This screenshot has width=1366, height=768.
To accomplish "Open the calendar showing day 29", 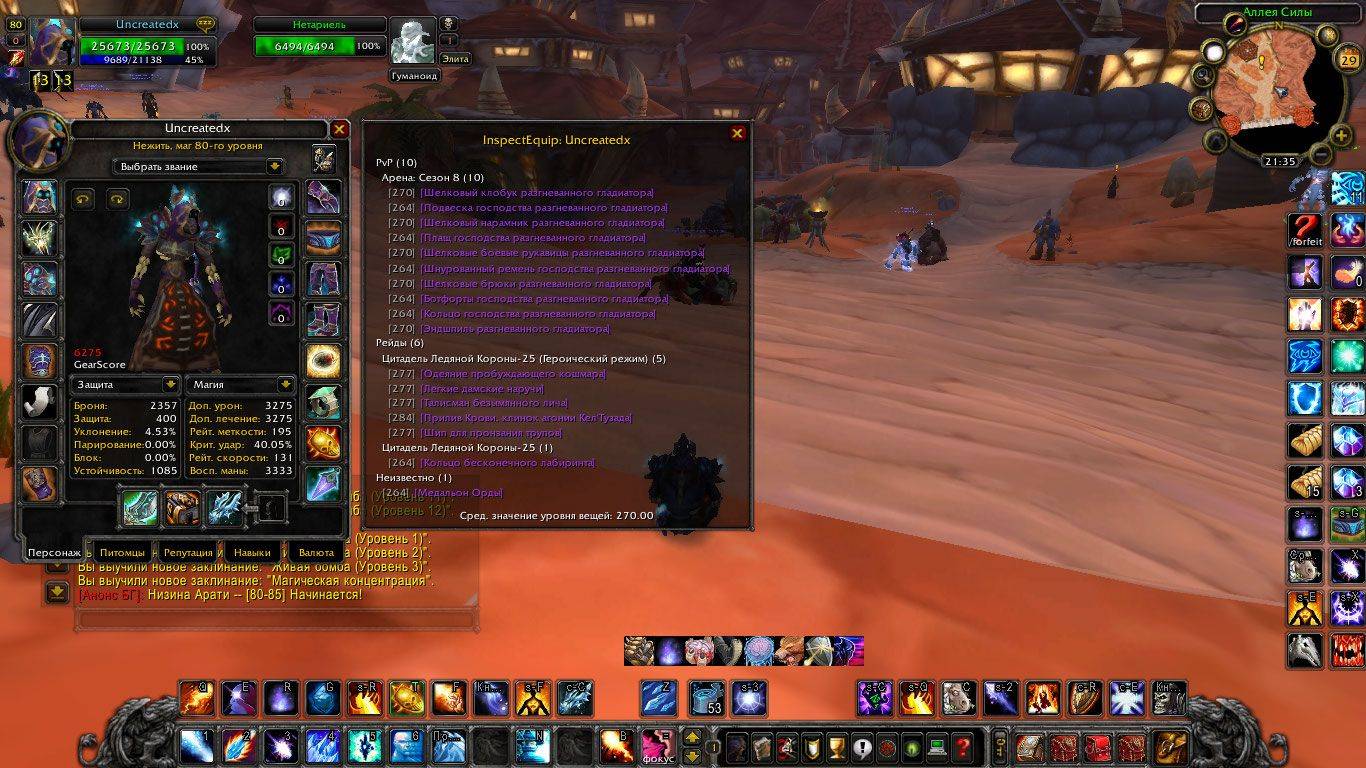I will pos(1347,61).
